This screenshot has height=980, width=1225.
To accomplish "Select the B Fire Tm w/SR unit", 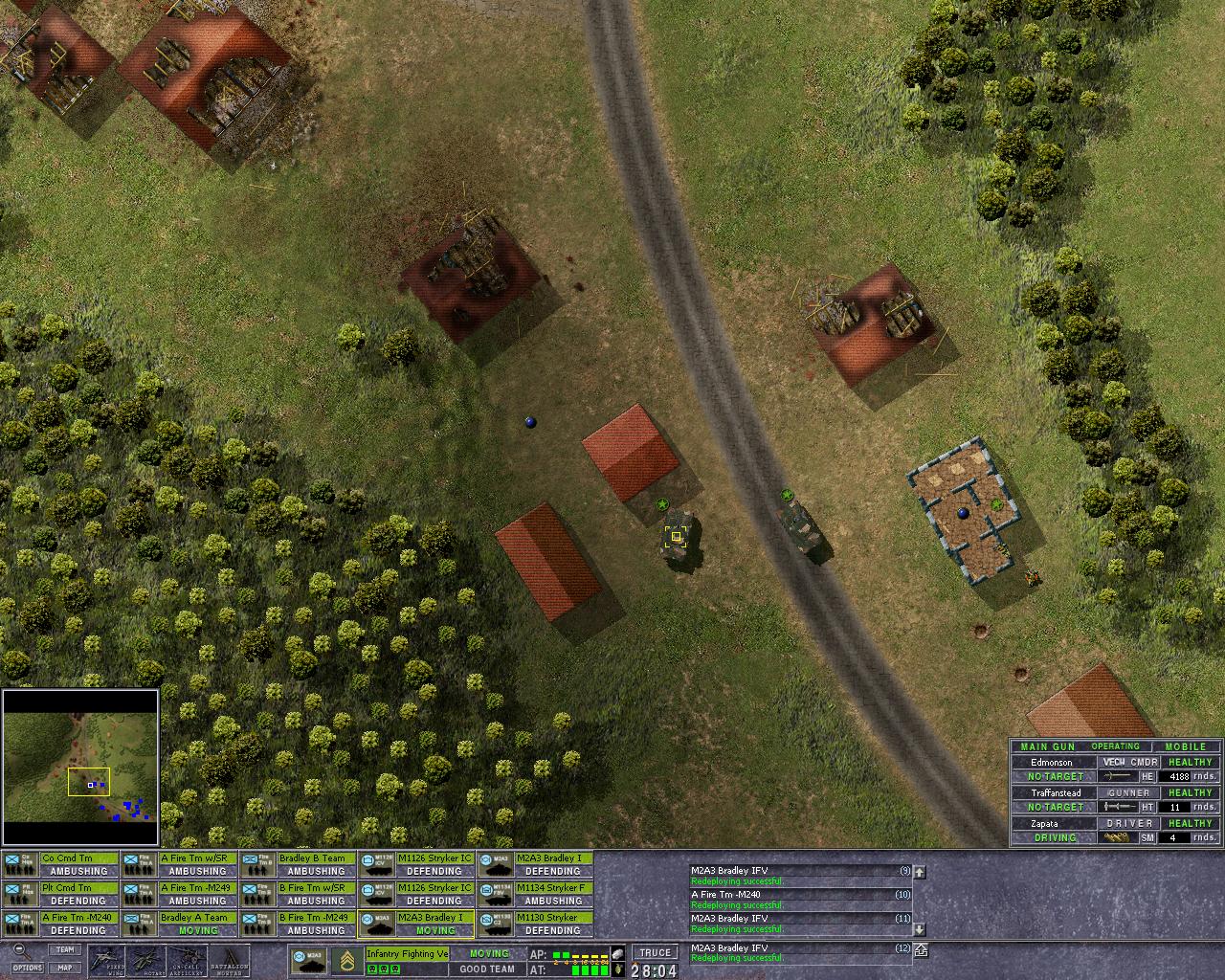I will point(299,894).
